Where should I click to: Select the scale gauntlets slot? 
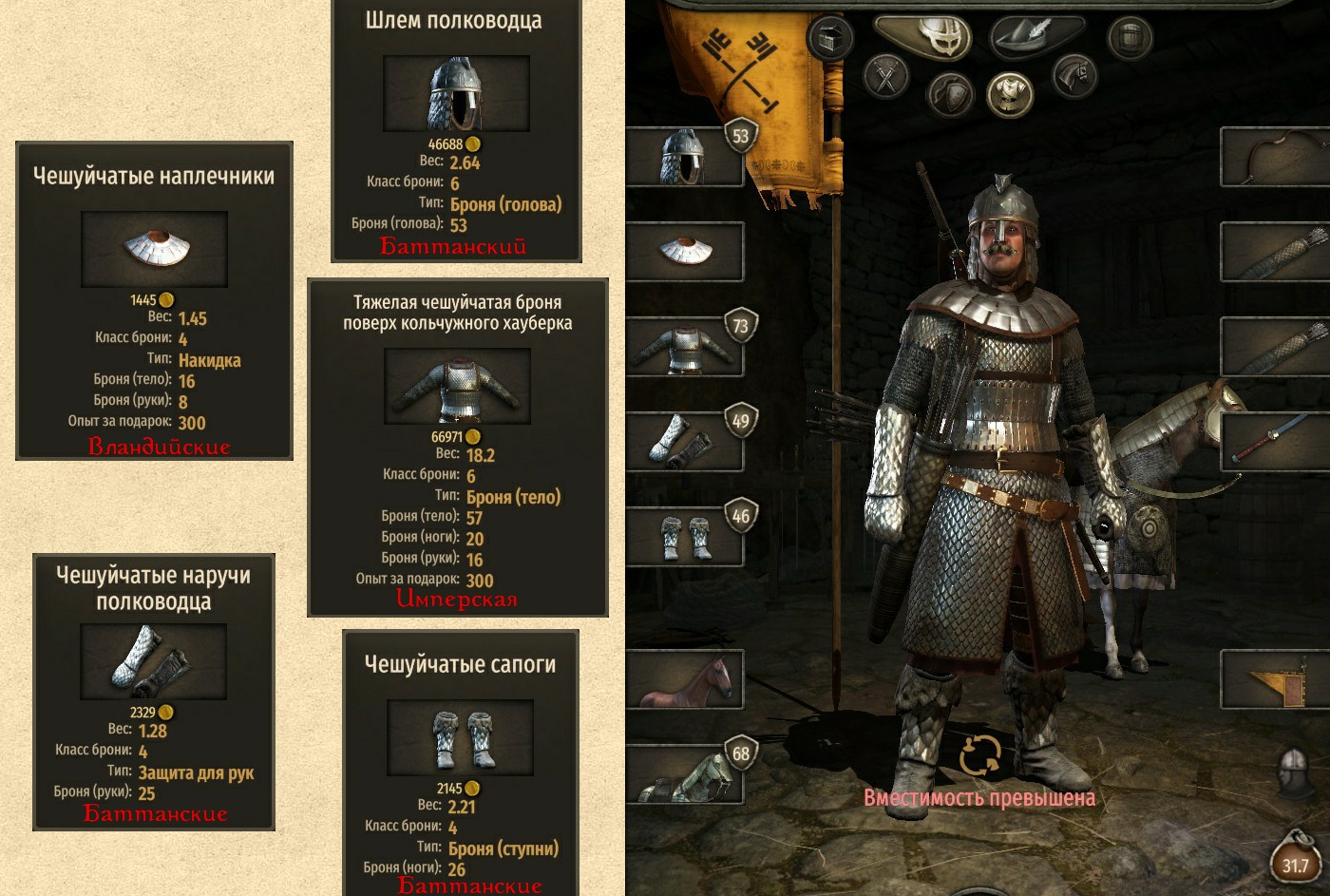684,441
